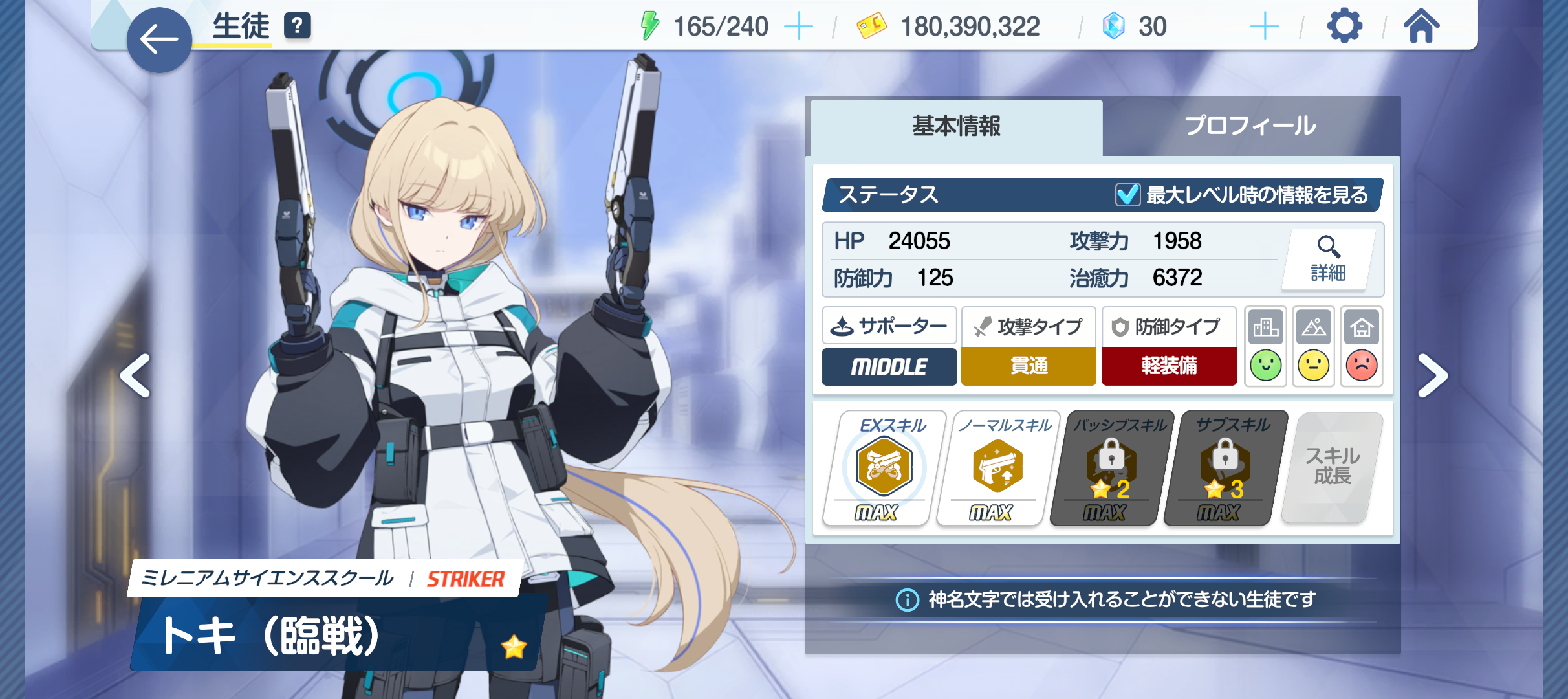Return to the home screen

[1421, 27]
